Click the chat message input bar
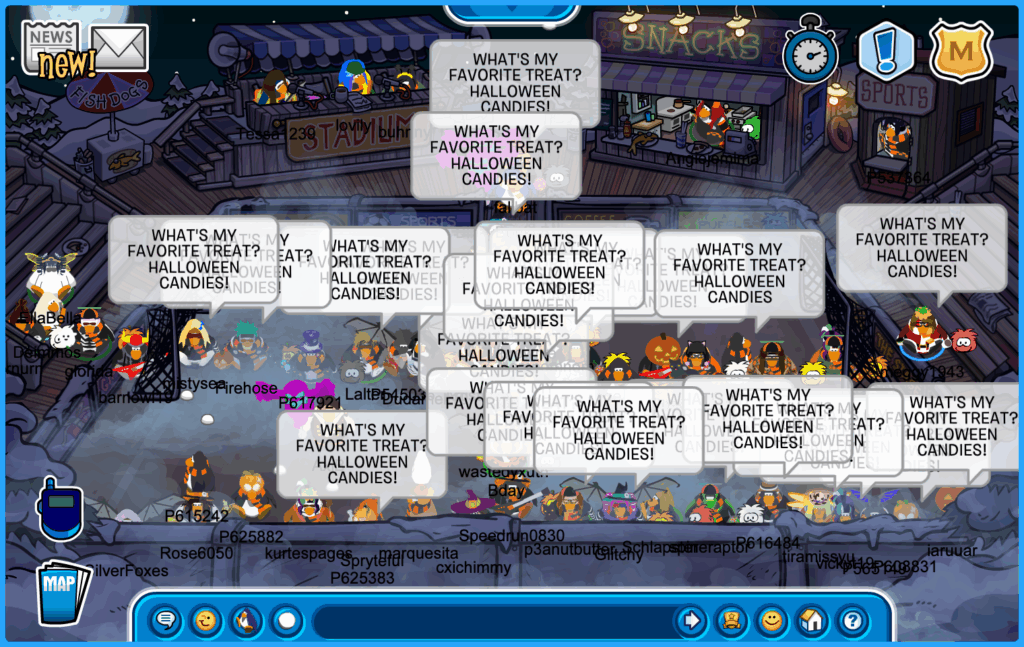The width and height of the screenshot is (1024, 647). point(490,621)
